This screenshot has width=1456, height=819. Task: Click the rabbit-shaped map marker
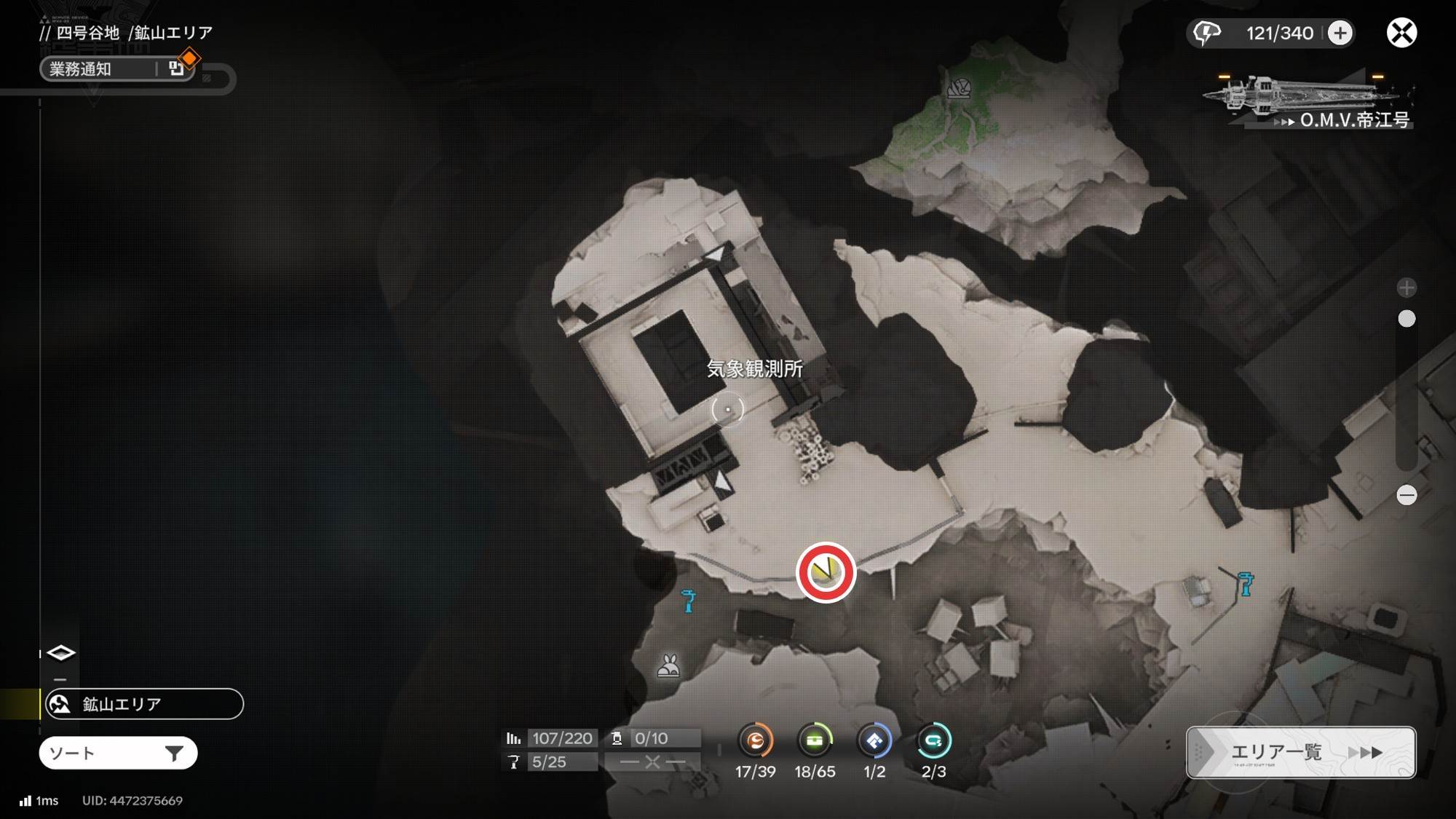coord(668,665)
